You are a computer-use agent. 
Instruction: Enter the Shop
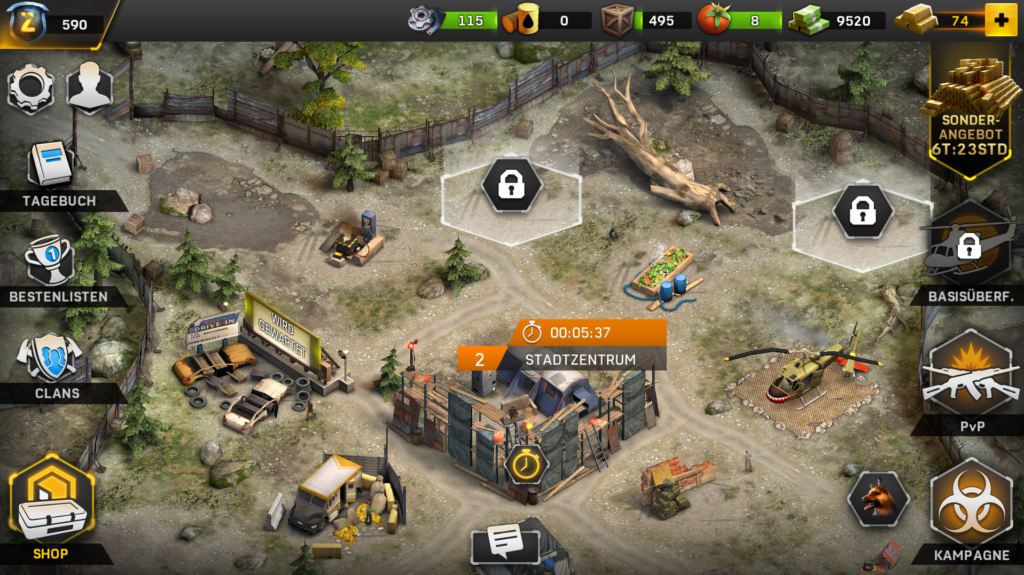(52, 507)
